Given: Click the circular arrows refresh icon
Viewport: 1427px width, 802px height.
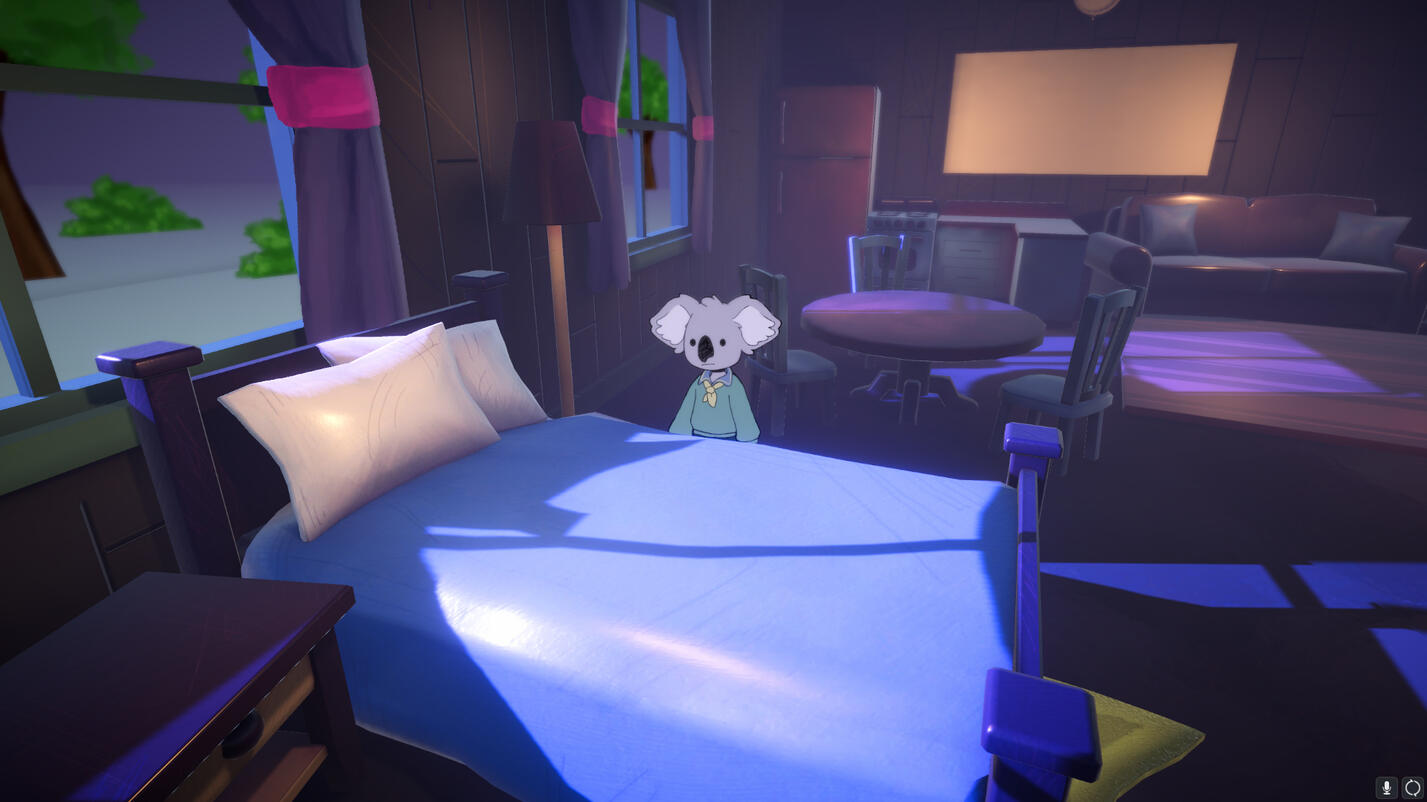Looking at the screenshot, I should pyautogui.click(x=1411, y=787).
